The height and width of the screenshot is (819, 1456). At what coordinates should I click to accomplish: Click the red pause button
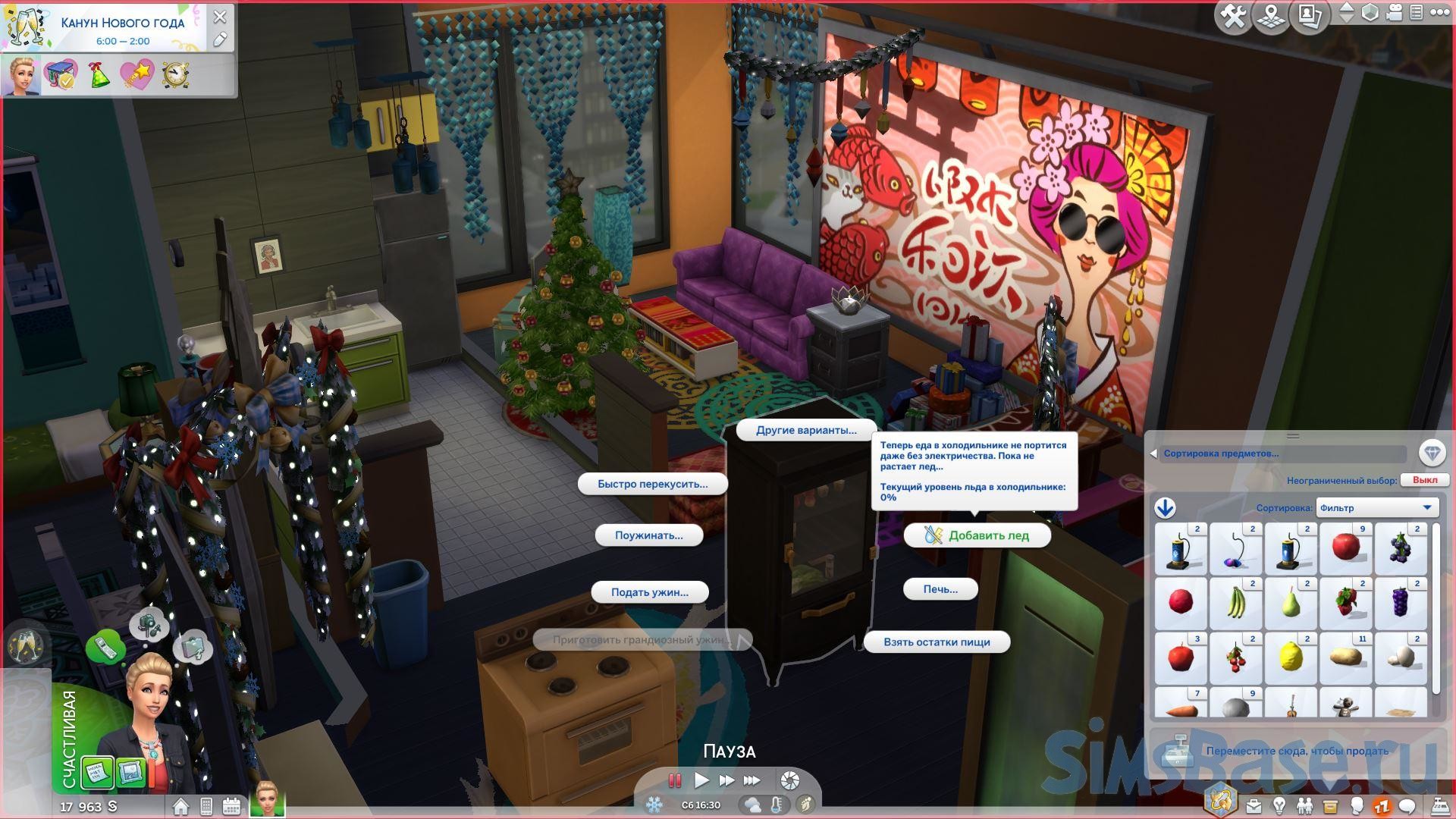(674, 780)
